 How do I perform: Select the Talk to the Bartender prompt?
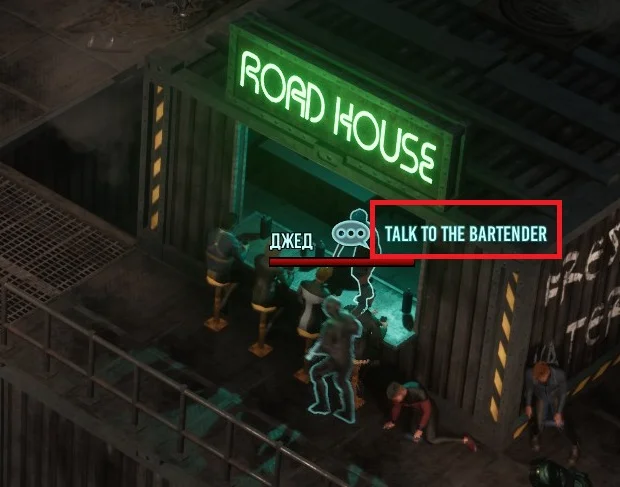[465, 233]
